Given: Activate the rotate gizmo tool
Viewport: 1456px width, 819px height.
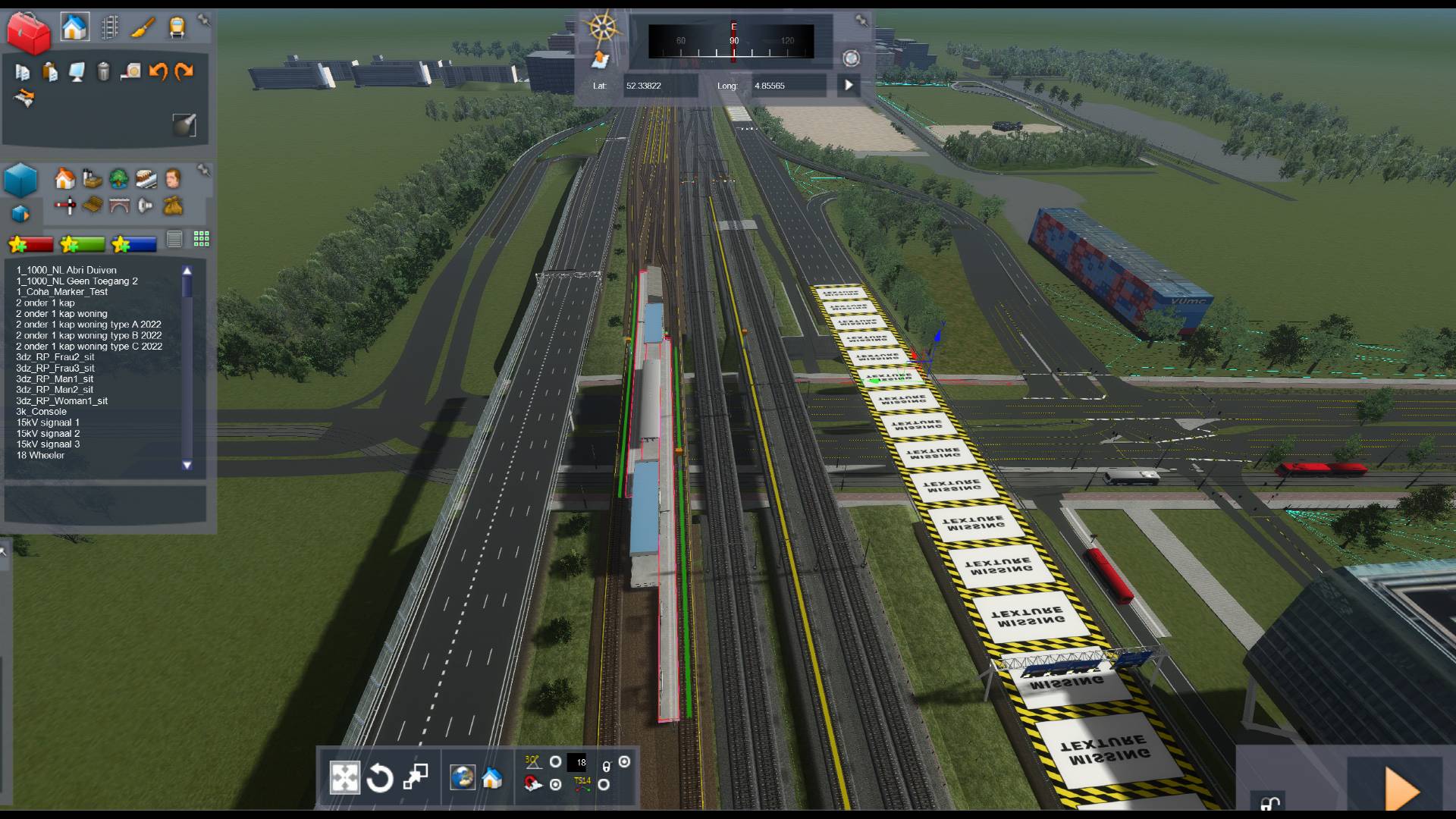Looking at the screenshot, I should tap(379, 778).
